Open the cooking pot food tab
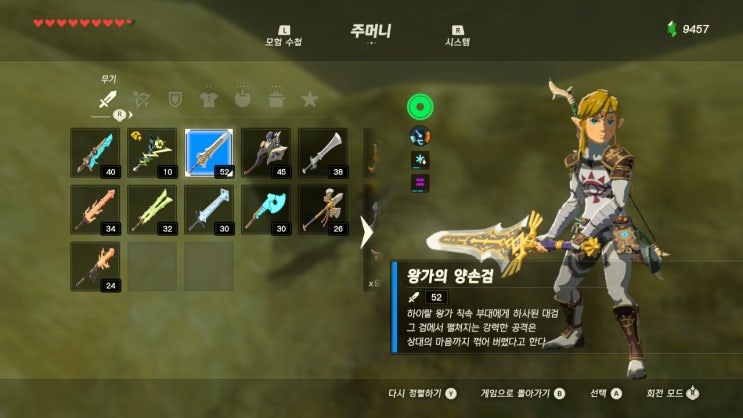Viewport: 743px width, 418px height. (276, 99)
